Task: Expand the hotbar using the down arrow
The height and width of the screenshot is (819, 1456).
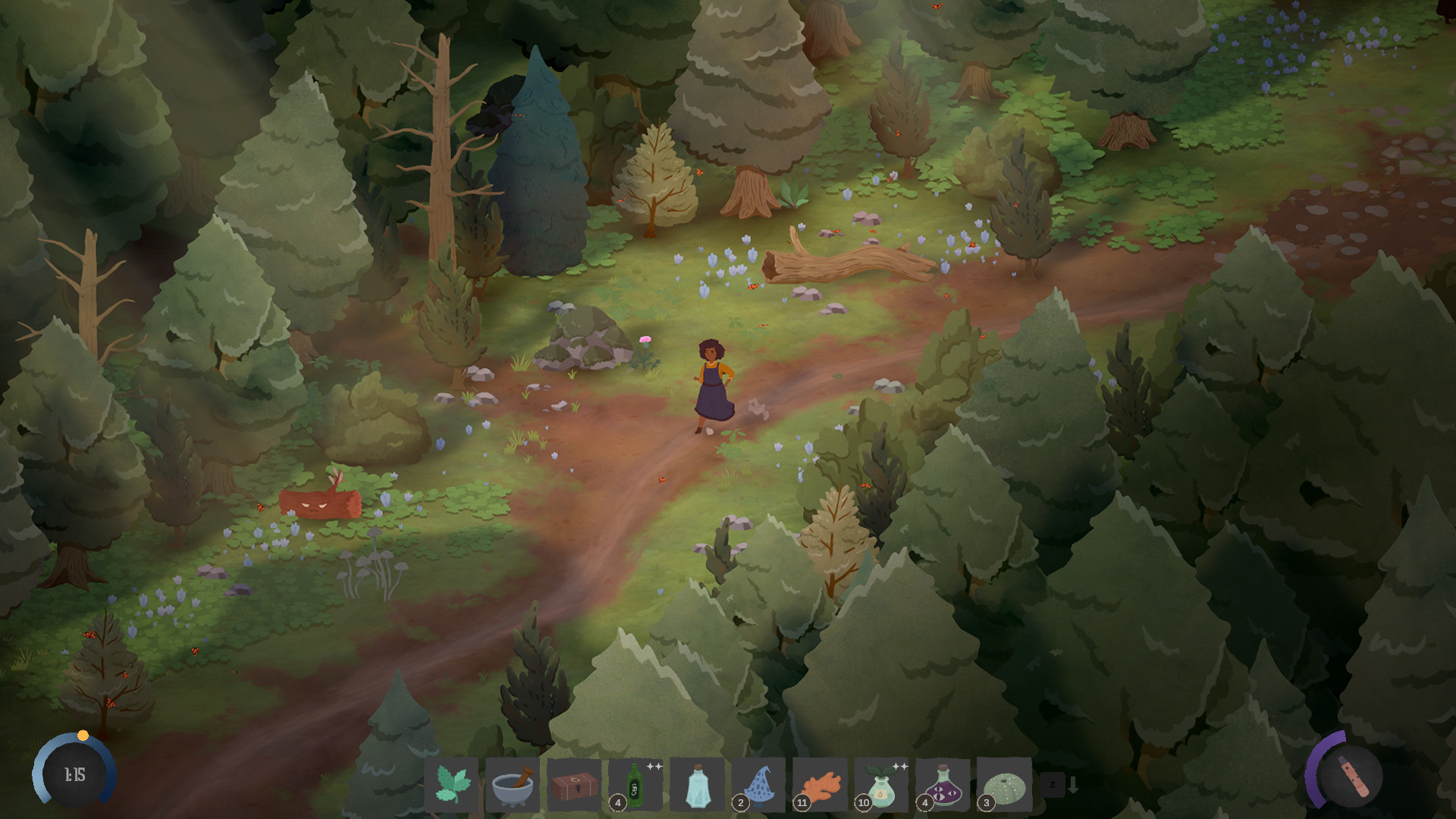Action: [1072, 785]
